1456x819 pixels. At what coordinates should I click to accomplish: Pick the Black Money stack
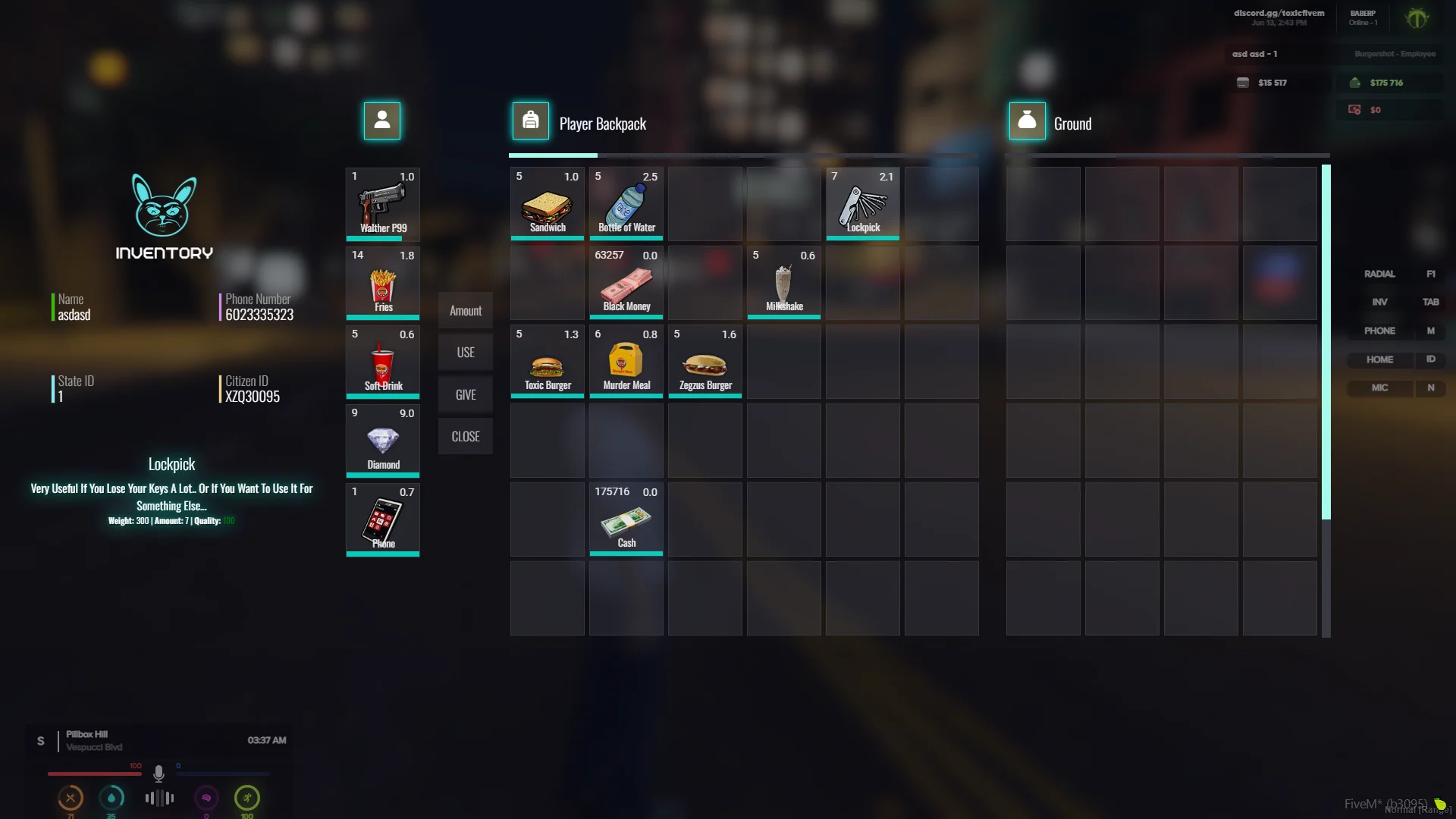coord(626,283)
